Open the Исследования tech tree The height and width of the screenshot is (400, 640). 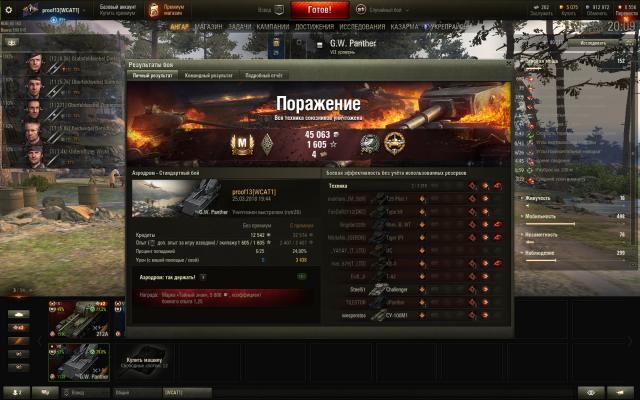[364, 26]
